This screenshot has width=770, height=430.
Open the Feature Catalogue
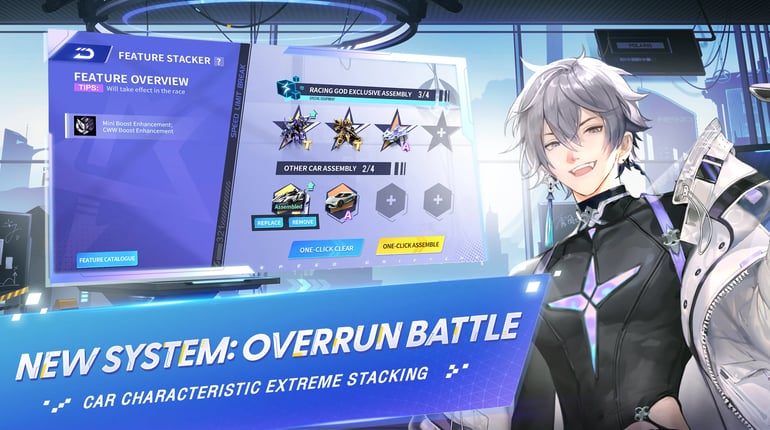107,260
